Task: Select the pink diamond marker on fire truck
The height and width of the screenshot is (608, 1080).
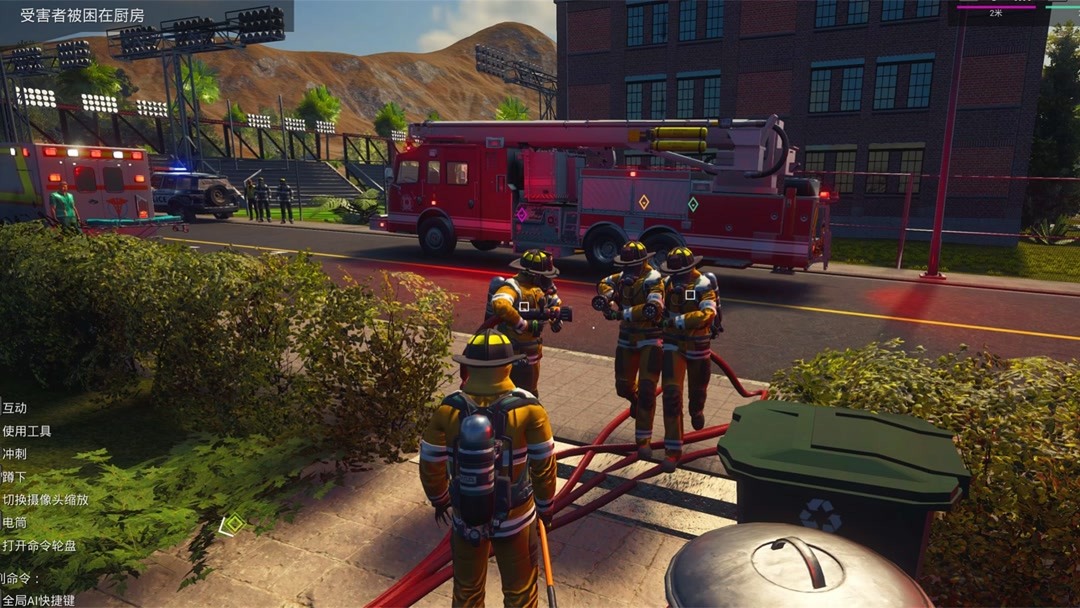Action: 521,214
